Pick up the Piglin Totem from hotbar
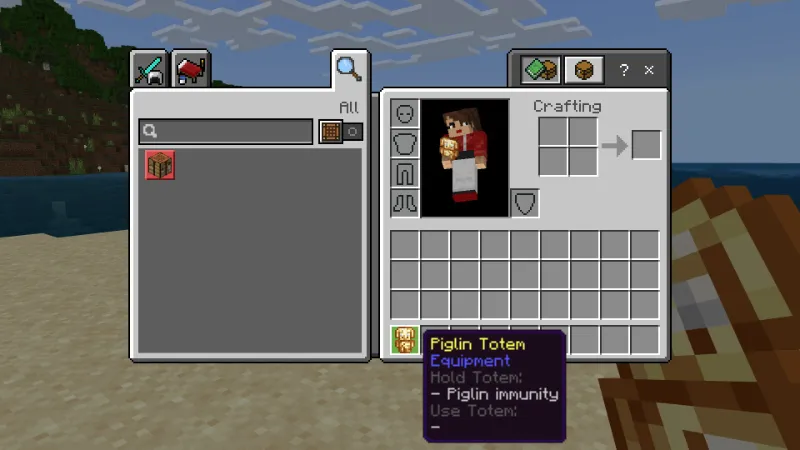The image size is (800, 450). point(405,340)
